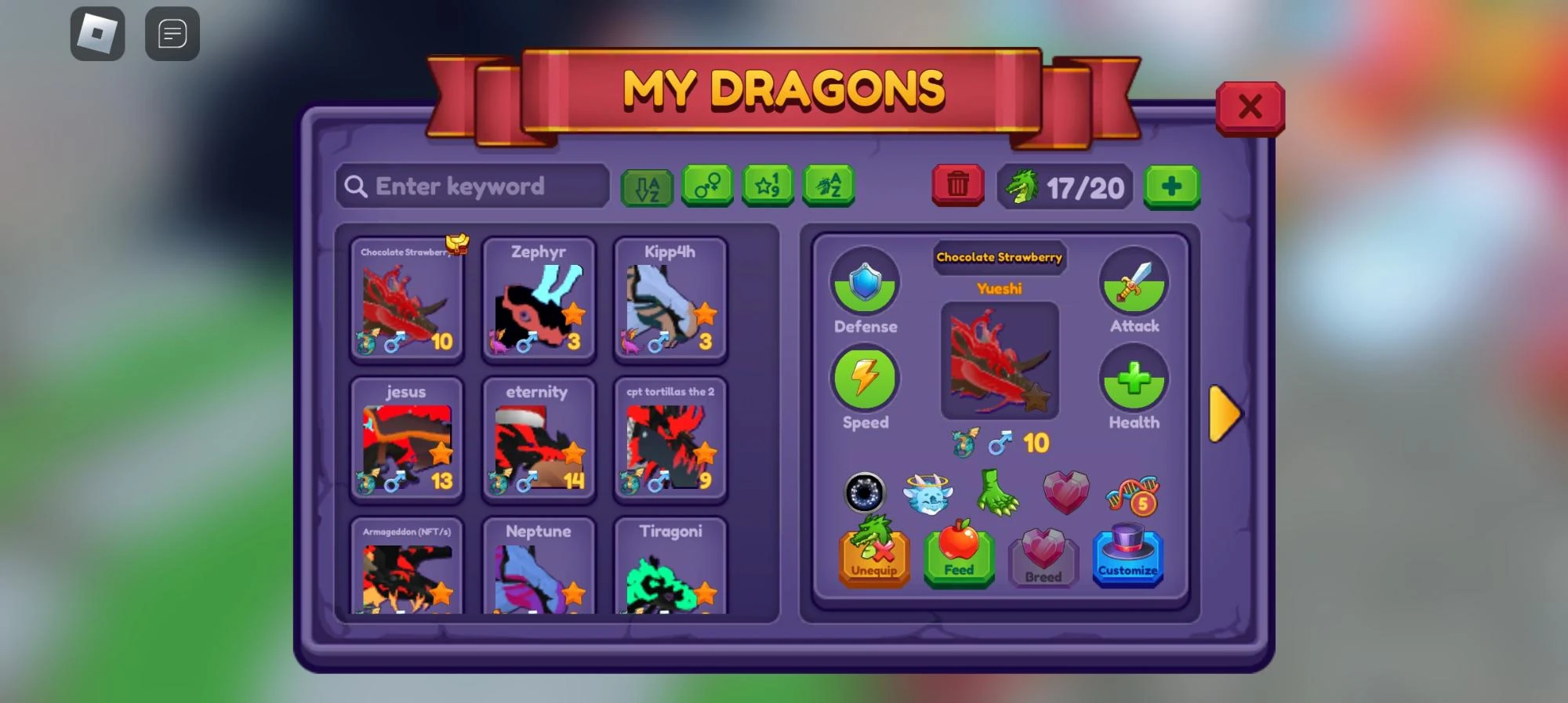The width and height of the screenshot is (1568, 703).
Task: Toggle the Health plus stat
Action: tap(1134, 379)
